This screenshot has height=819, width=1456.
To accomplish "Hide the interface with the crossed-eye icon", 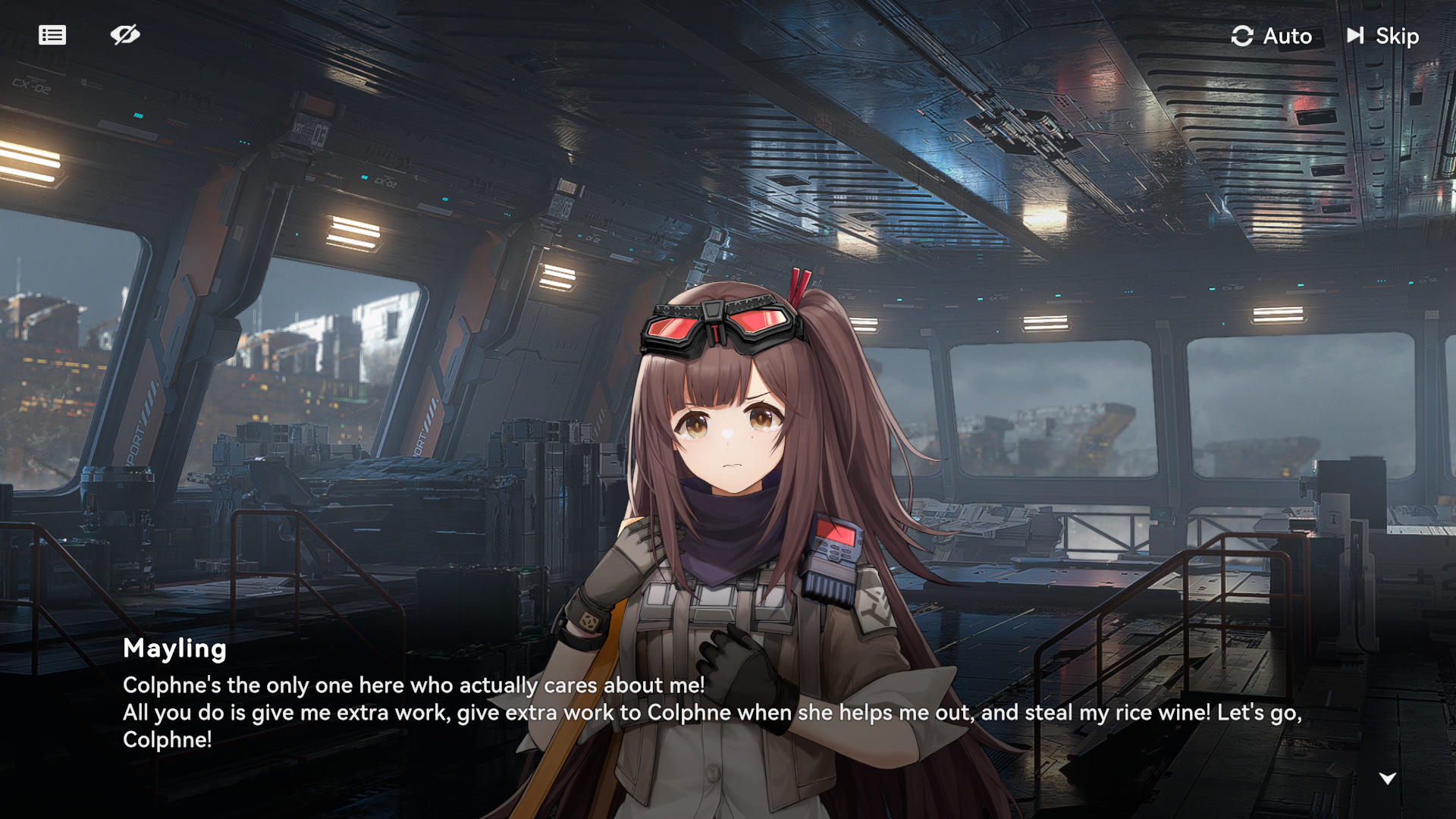I will pos(125,35).
